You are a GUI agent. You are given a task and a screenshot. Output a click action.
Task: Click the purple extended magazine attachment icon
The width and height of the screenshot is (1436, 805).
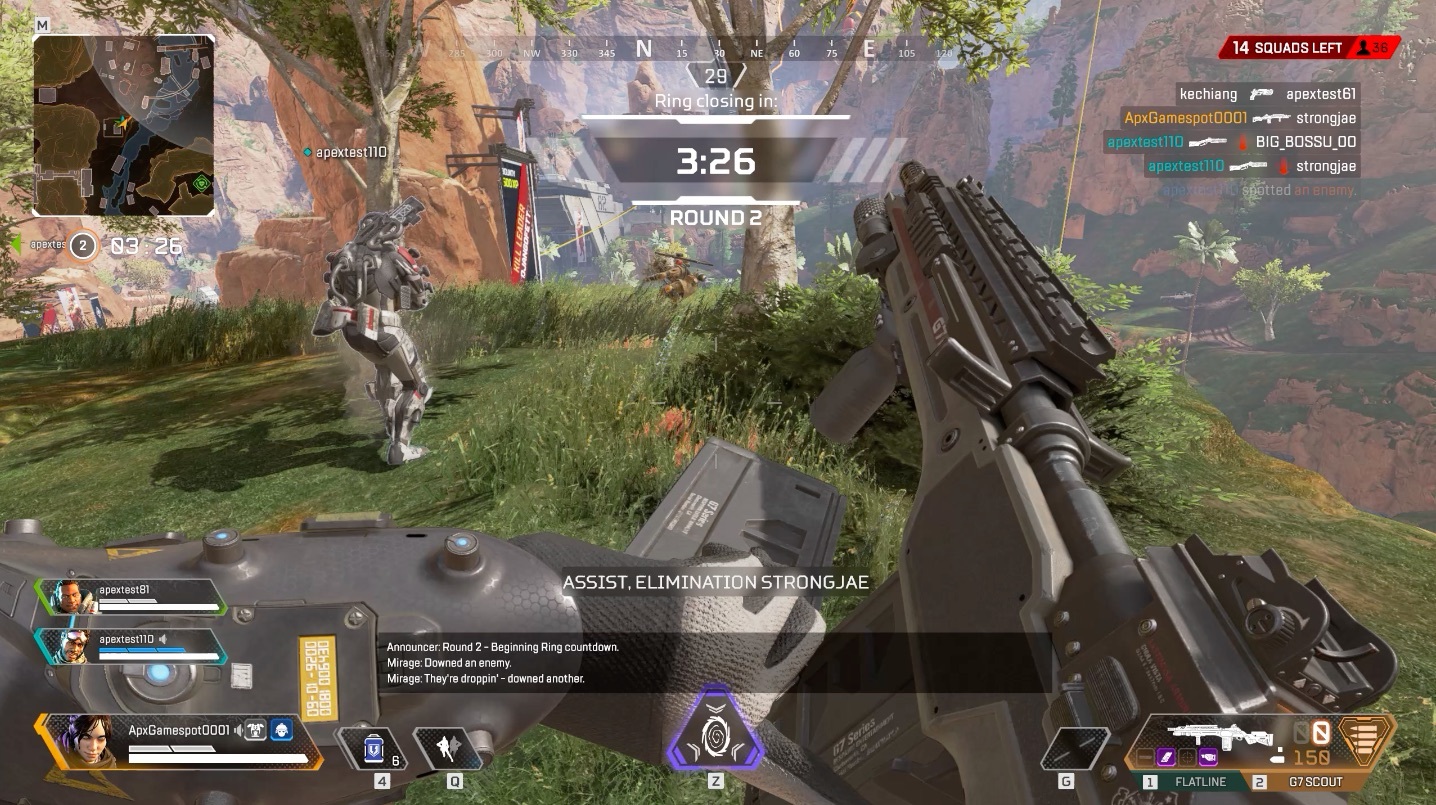coord(1166,756)
